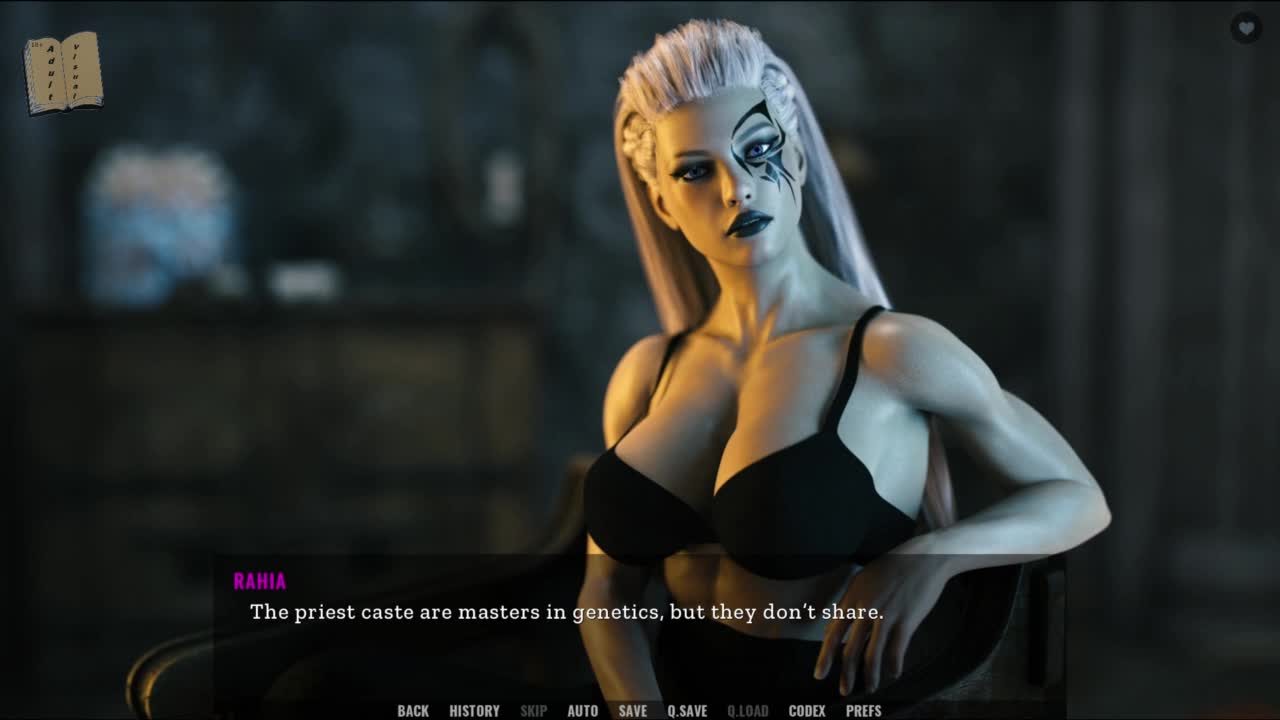The image size is (1280, 720).
Task: Open the Codex
Action: pos(807,711)
